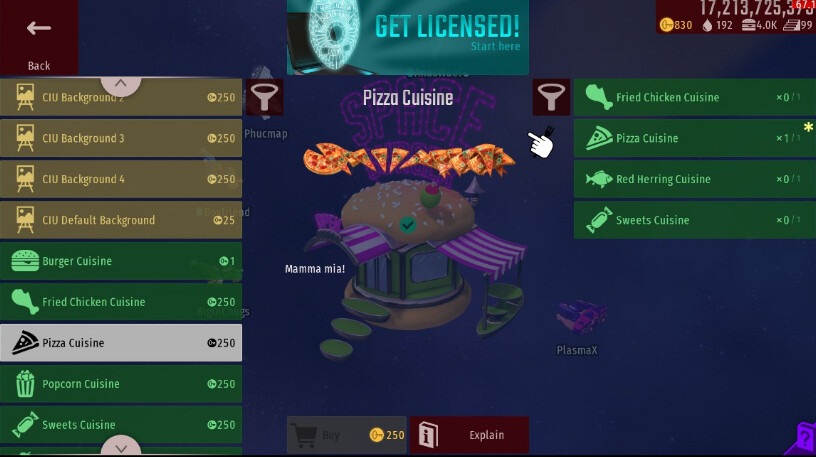This screenshot has width=816, height=457.
Task: Click the down arrow under the shop list
Action: click(121, 446)
